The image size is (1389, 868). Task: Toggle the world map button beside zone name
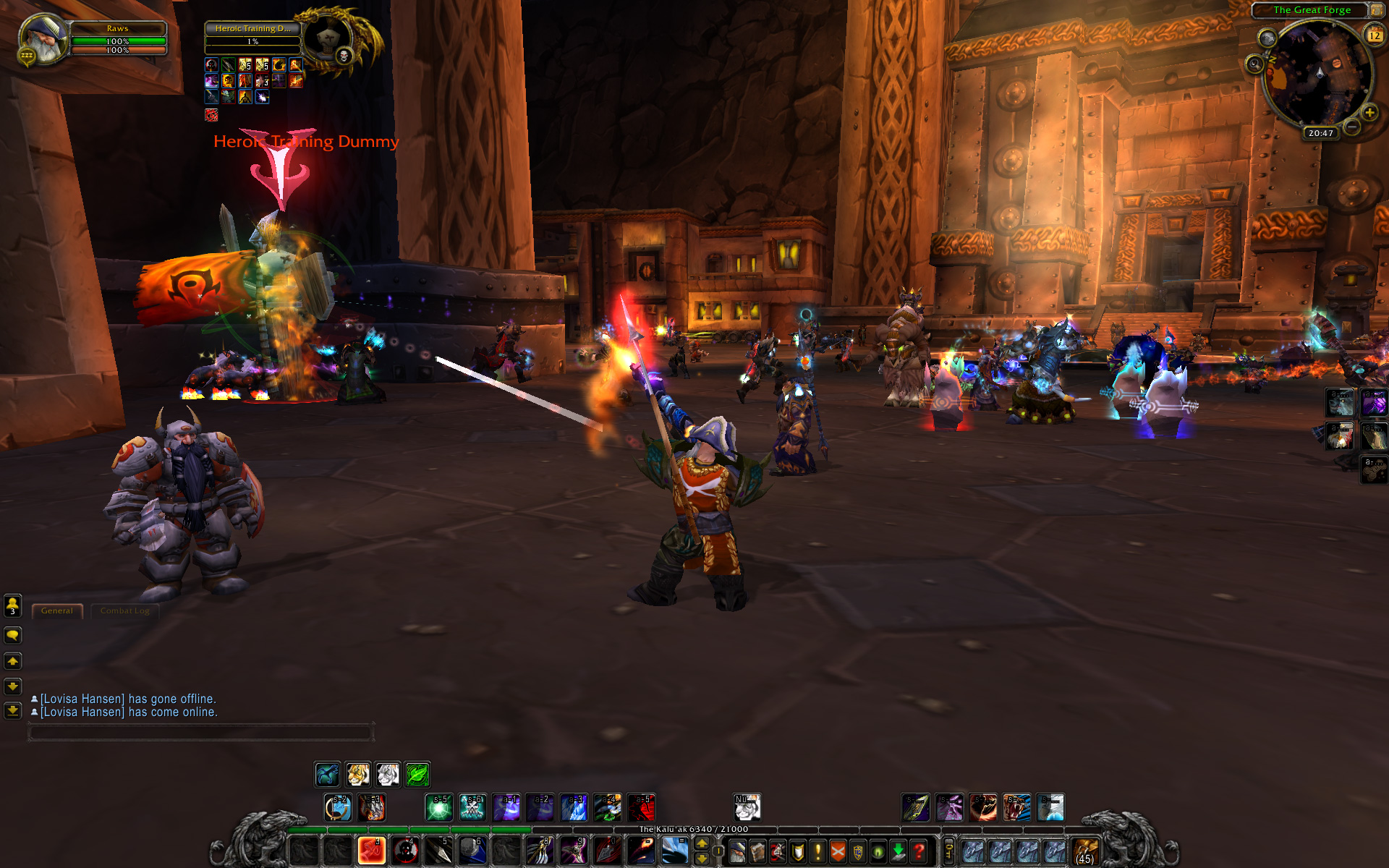tap(1376, 10)
